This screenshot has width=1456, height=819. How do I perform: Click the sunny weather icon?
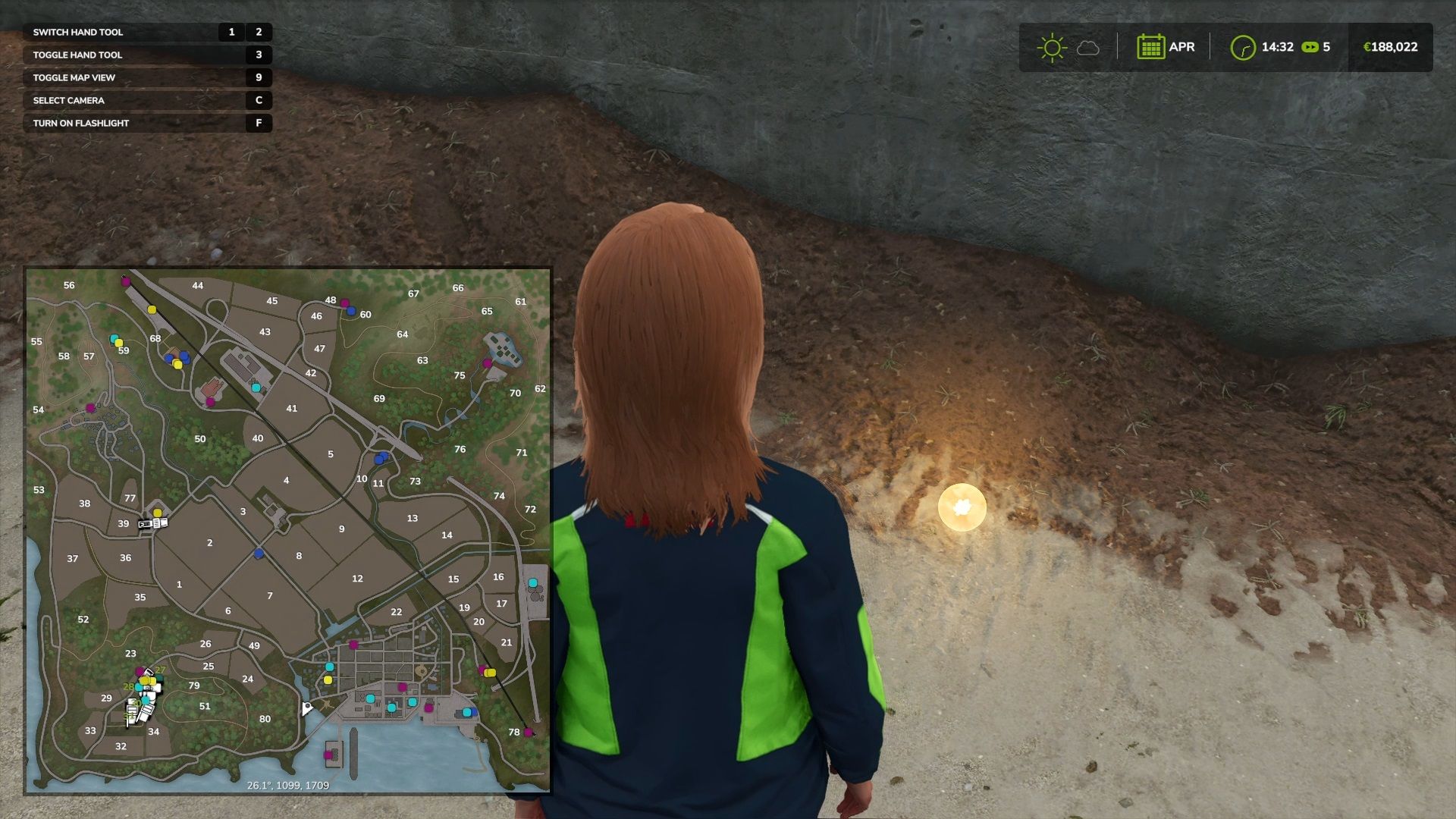(x=1051, y=47)
